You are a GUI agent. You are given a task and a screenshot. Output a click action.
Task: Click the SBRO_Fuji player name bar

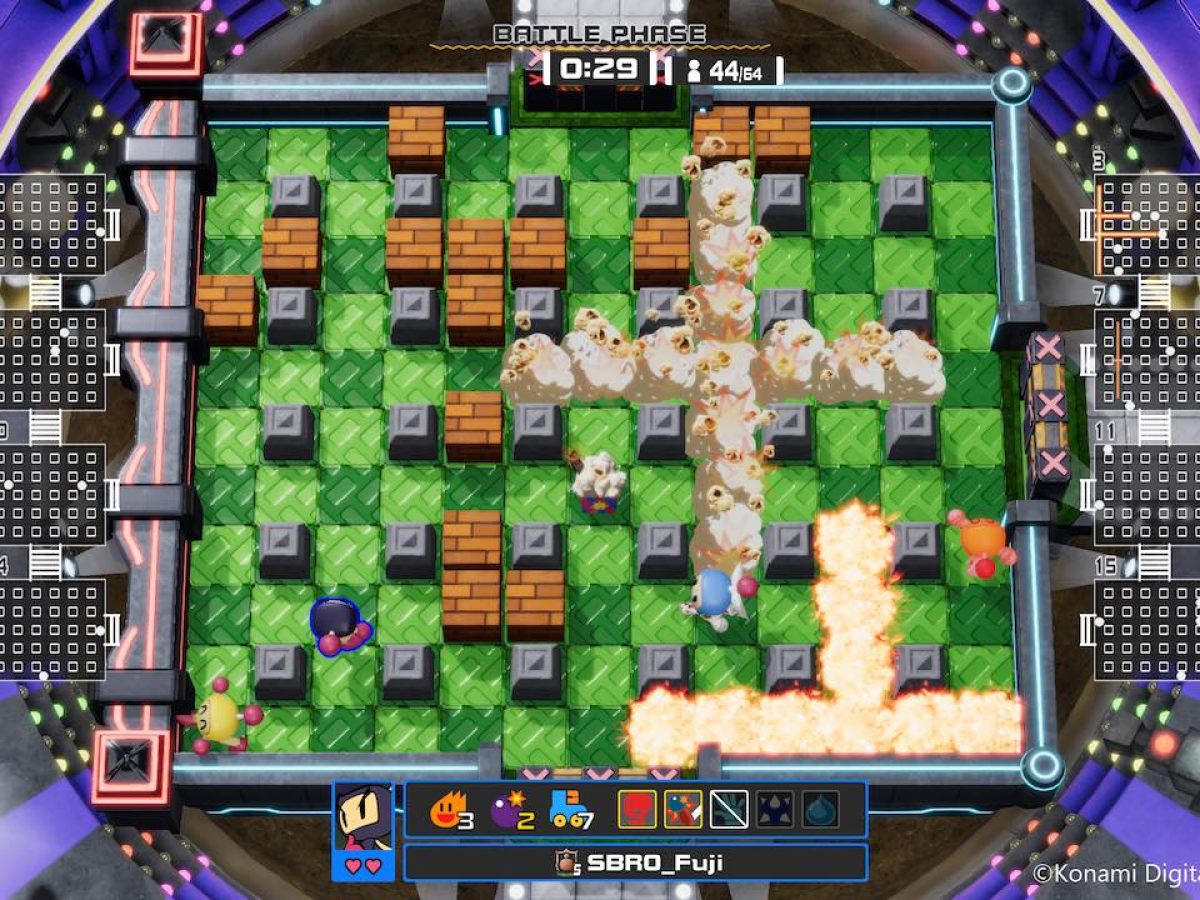point(635,862)
